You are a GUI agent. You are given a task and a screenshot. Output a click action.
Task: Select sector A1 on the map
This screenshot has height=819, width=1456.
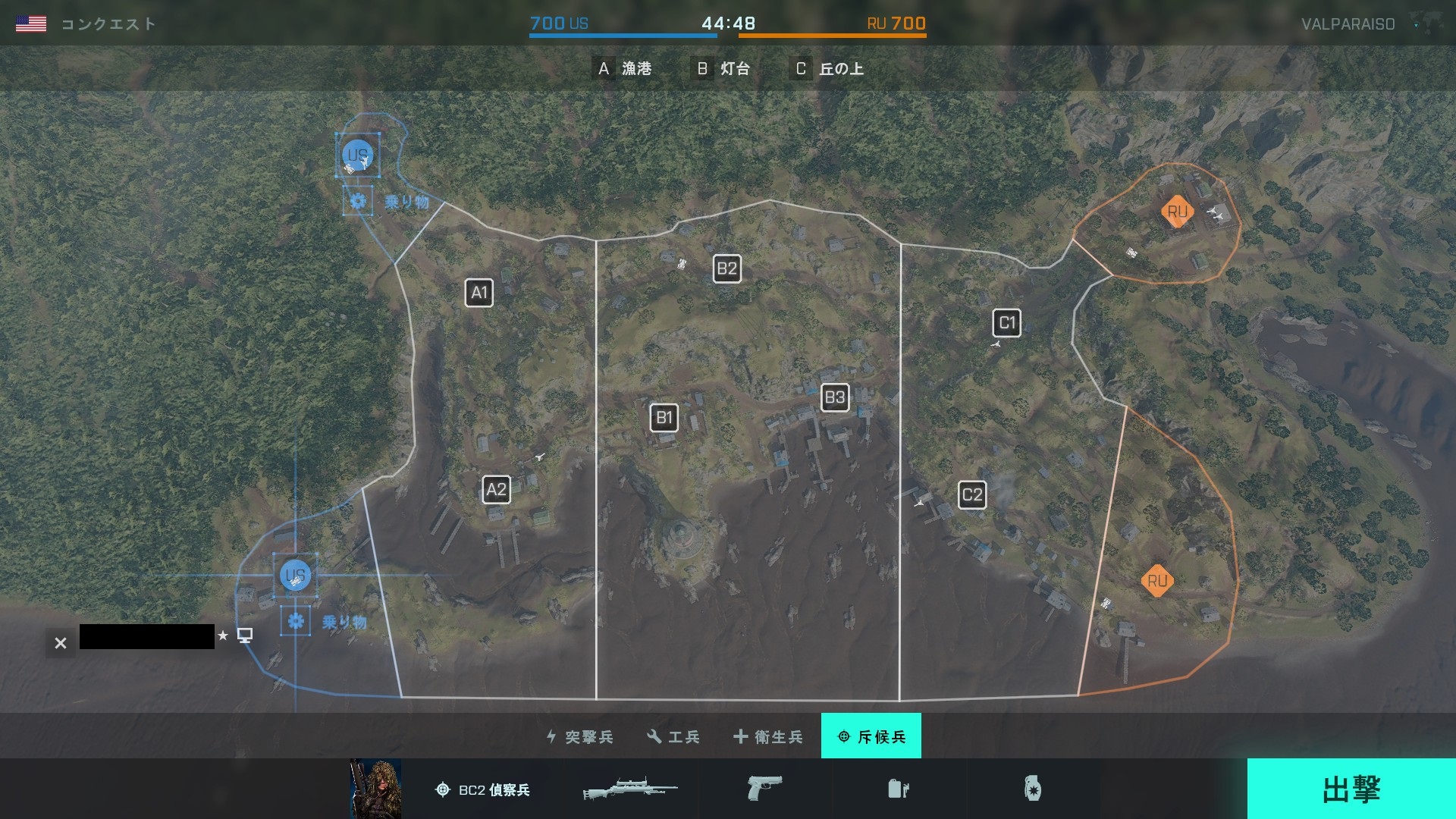pyautogui.click(x=479, y=293)
